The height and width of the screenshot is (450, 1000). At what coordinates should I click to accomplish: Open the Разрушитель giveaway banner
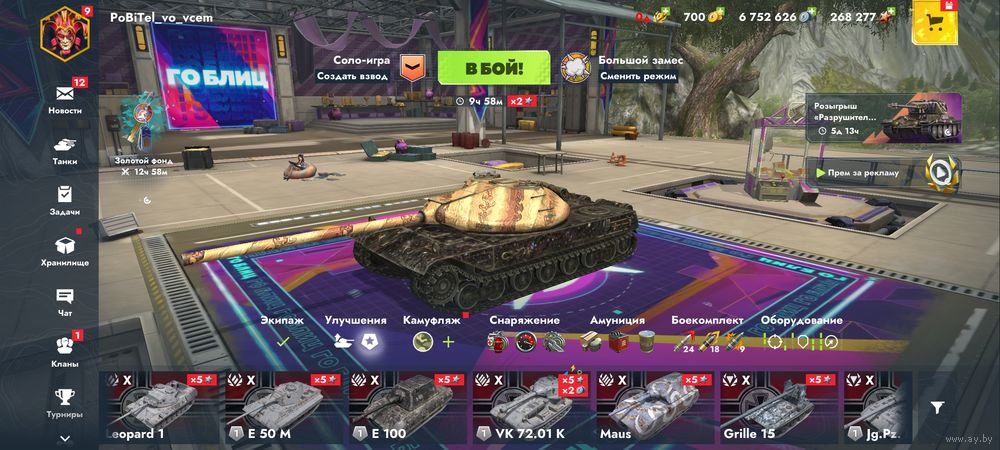point(884,120)
